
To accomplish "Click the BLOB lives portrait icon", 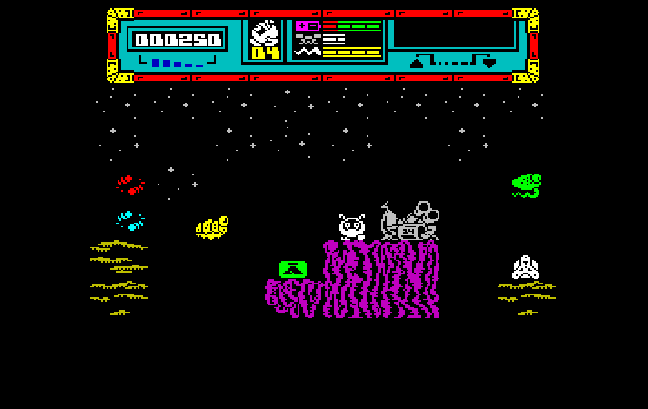I will (x=265, y=33).
